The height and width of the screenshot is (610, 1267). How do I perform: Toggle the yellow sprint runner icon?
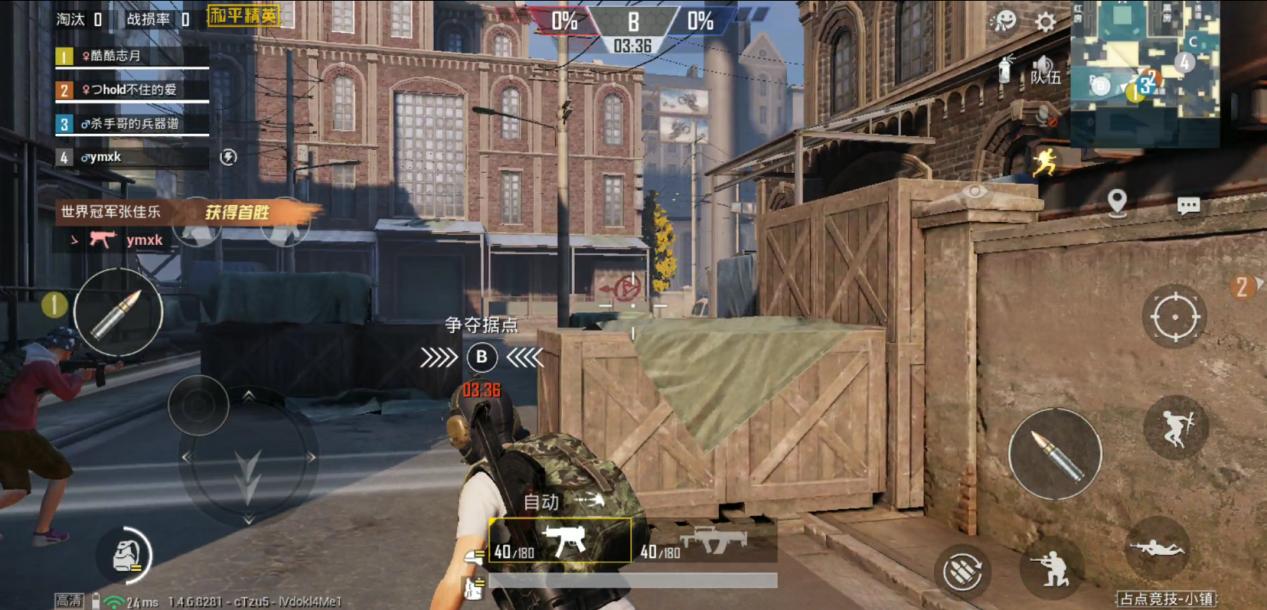(1045, 162)
